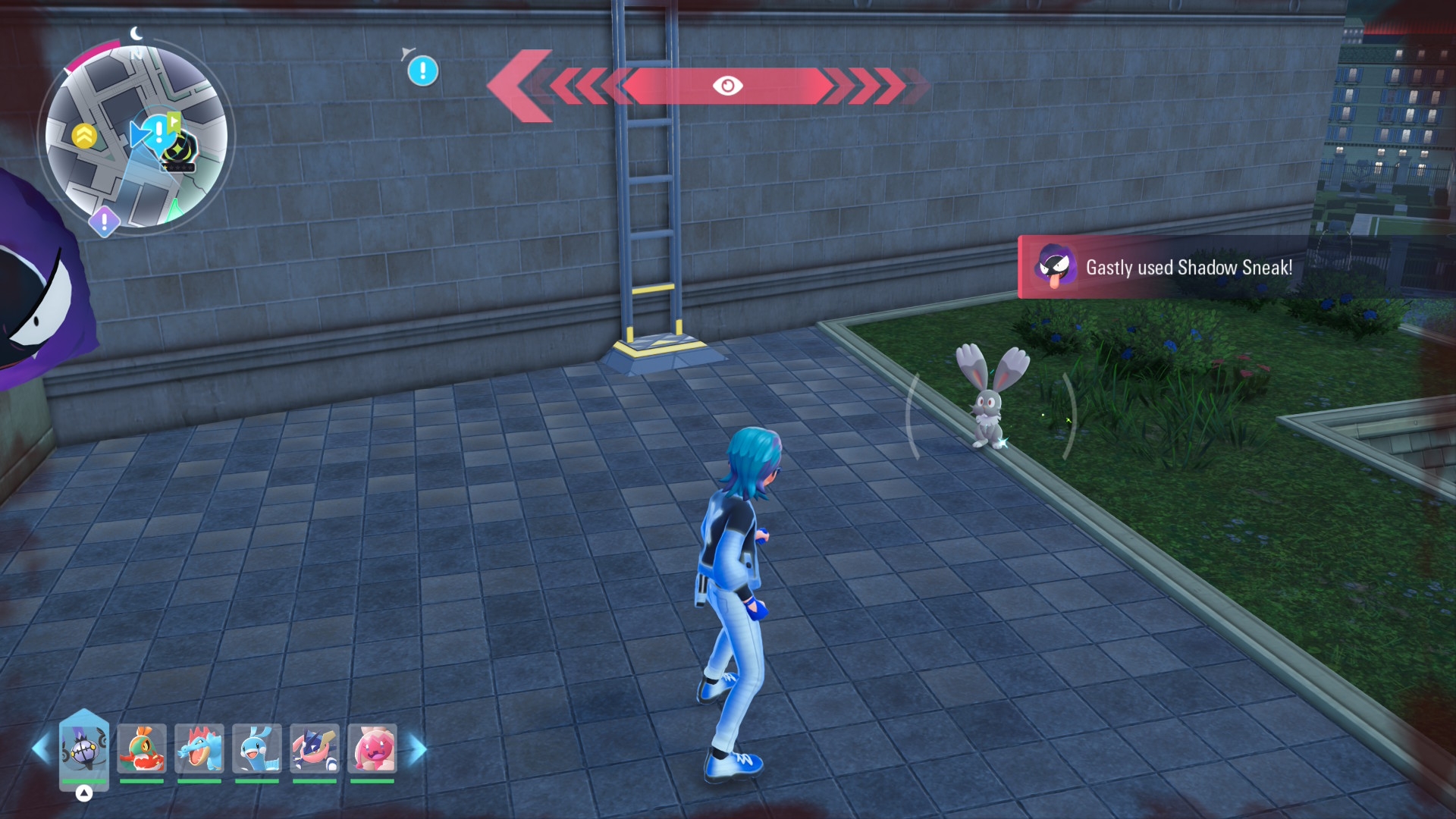
Task: Click the red eye alert banner
Action: (726, 86)
